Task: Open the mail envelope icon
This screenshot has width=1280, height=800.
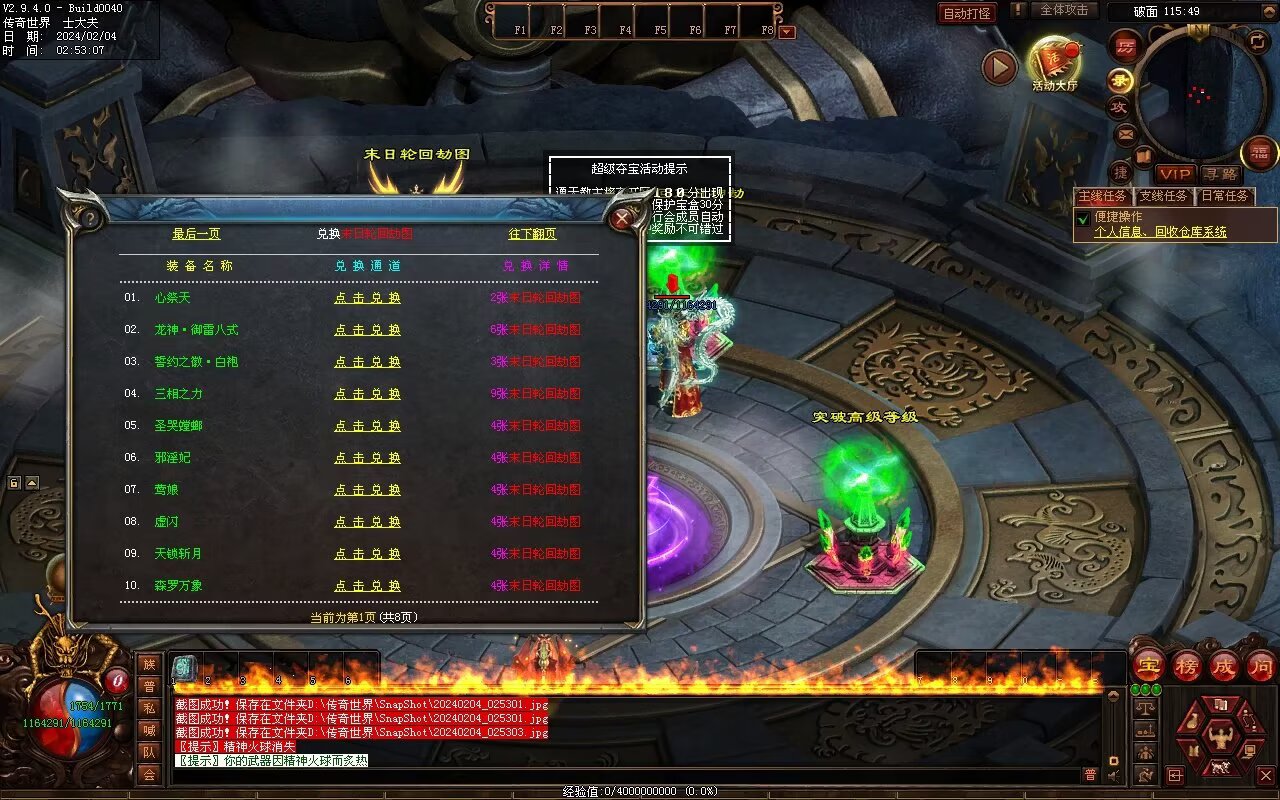Action: [1126, 134]
